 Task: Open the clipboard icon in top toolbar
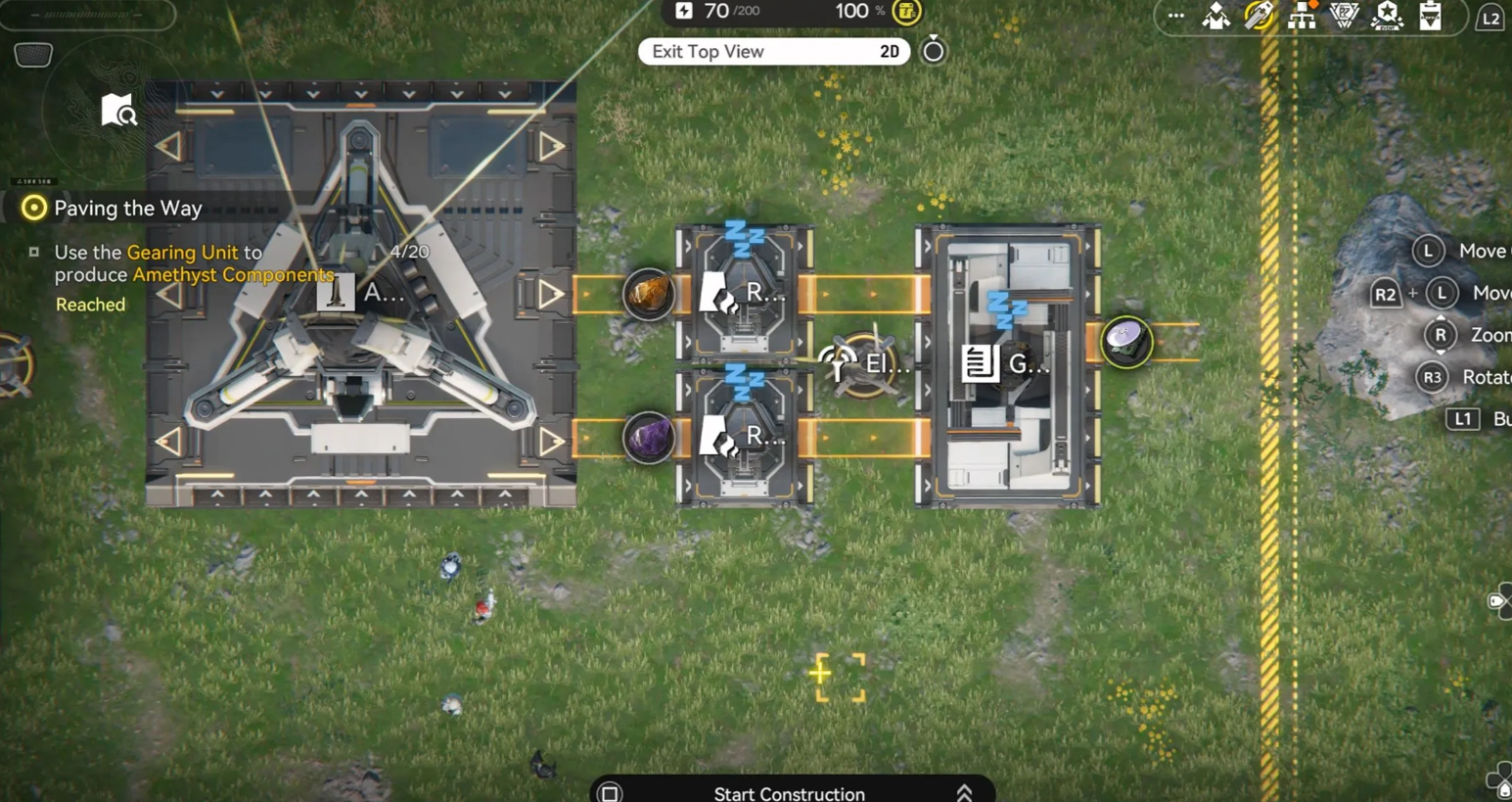tap(1430, 16)
